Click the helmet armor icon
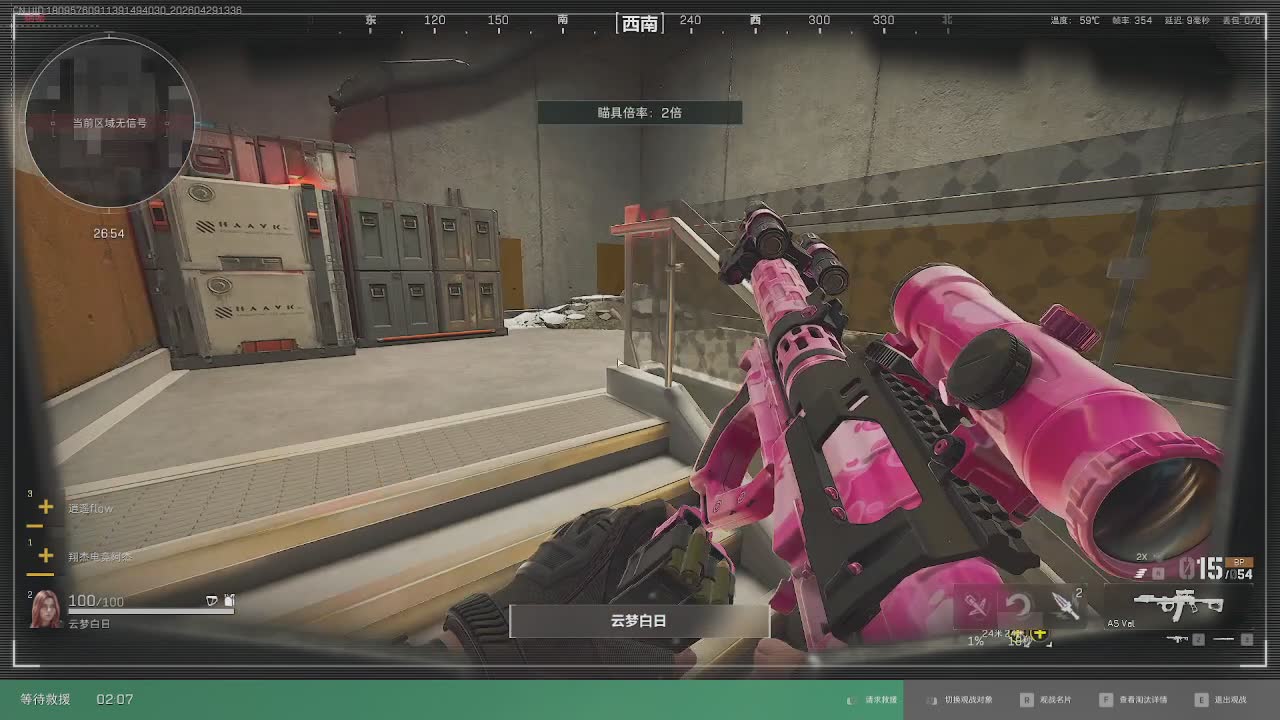The height and width of the screenshot is (720, 1280). coord(211,600)
